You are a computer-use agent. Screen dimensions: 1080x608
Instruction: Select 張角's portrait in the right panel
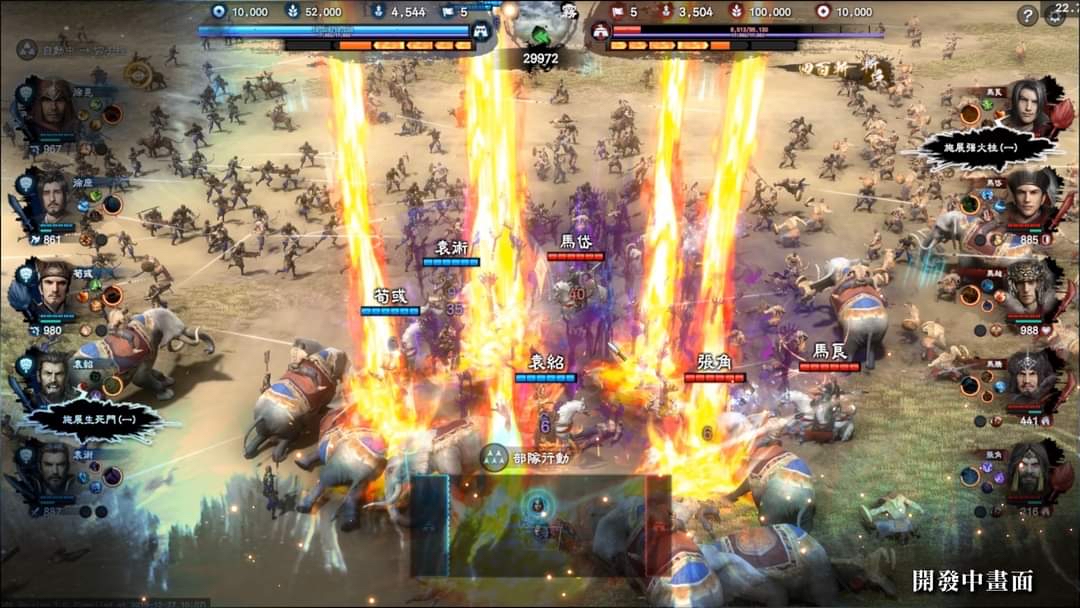(x=1025, y=470)
